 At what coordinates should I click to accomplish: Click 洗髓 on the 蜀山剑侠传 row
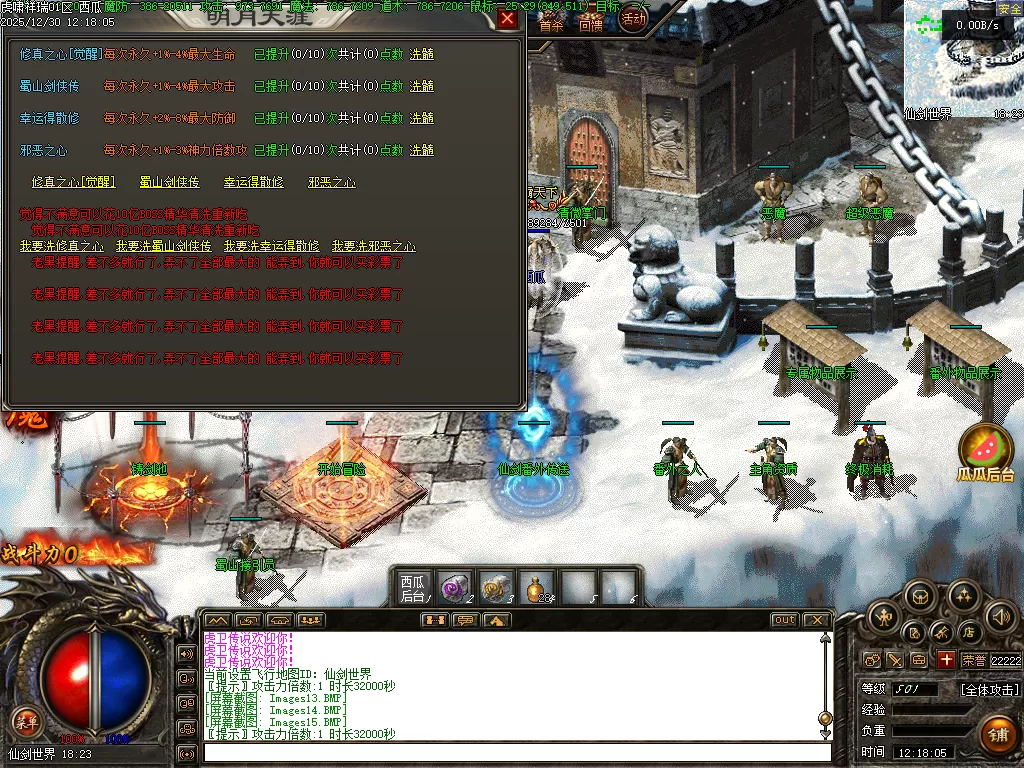click(422, 86)
